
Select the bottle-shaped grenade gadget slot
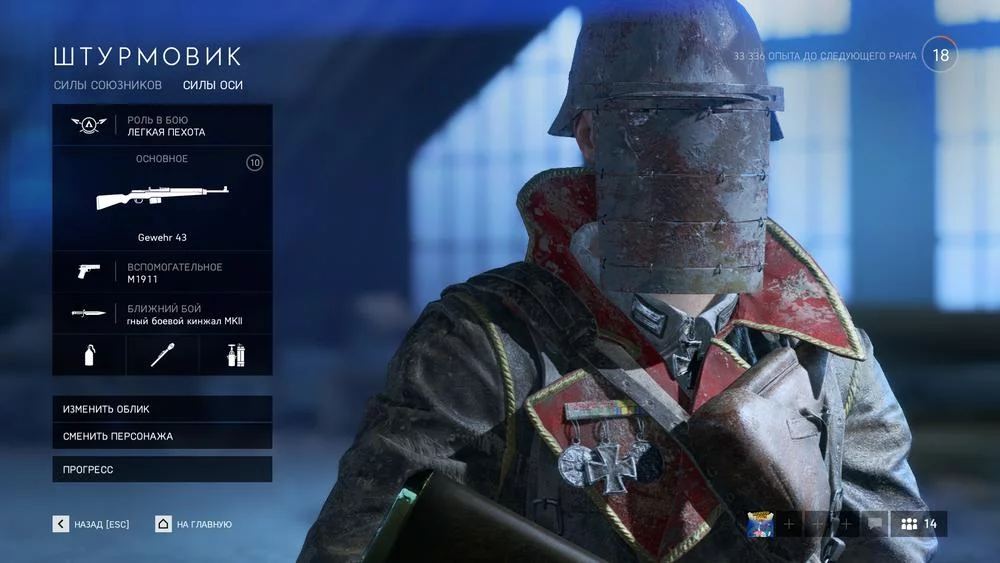pyautogui.click(x=89, y=355)
